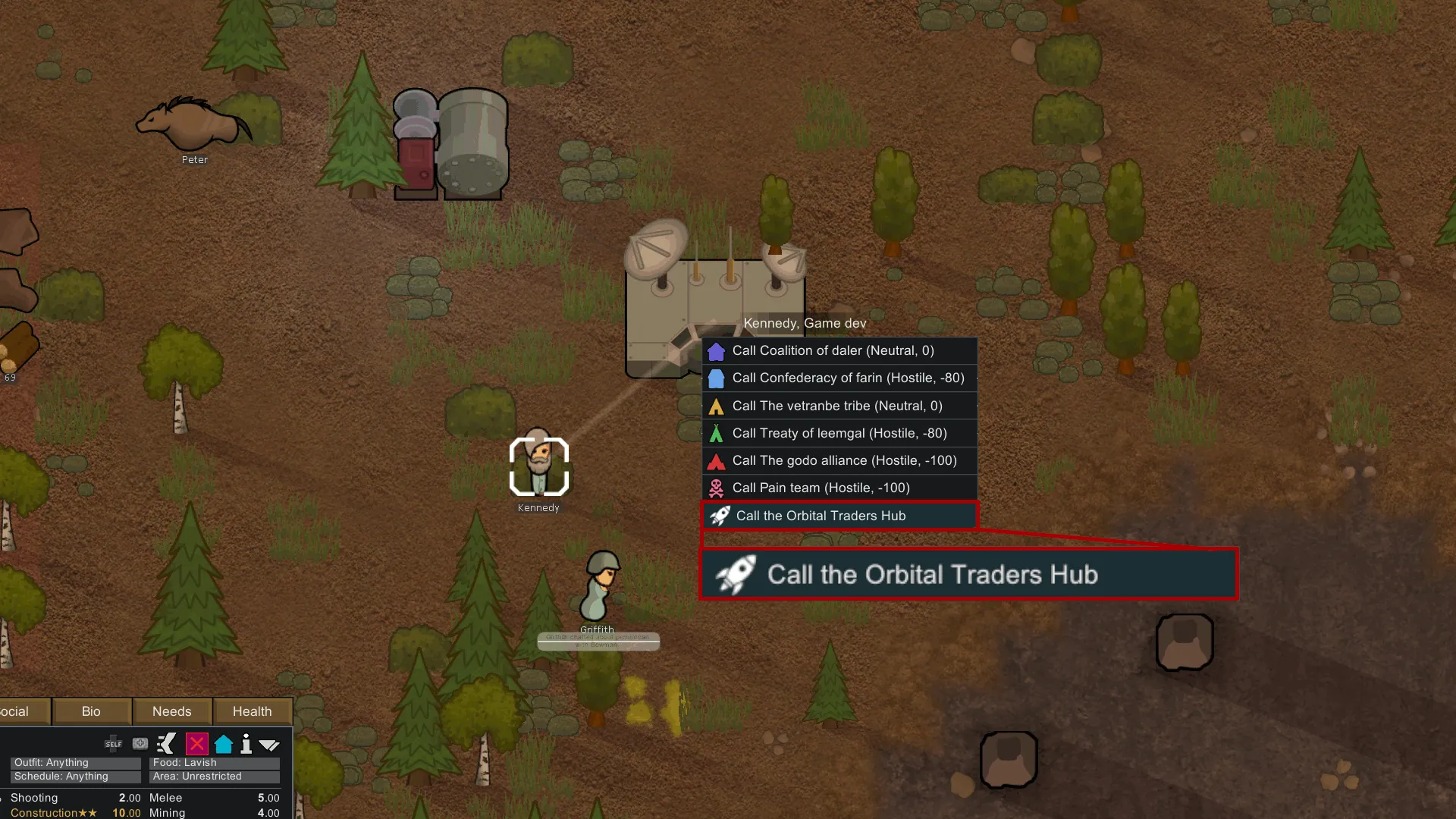
Task: Change the Food: Lavish restriction
Action: [215, 763]
